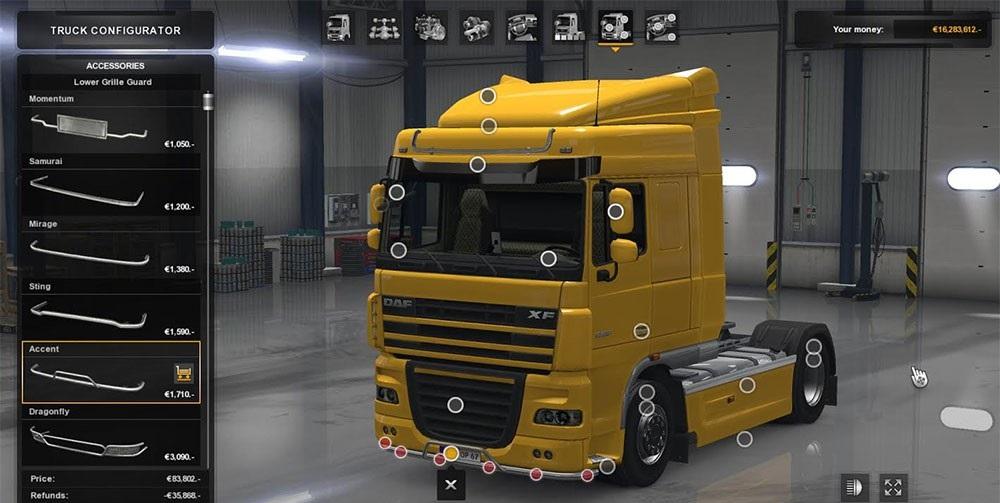Select the windshield accessory node

[548, 258]
